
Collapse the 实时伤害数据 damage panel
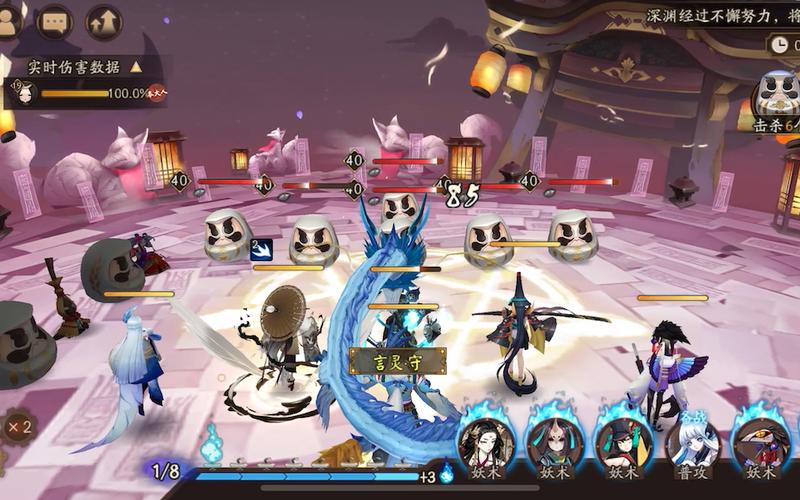point(135,67)
